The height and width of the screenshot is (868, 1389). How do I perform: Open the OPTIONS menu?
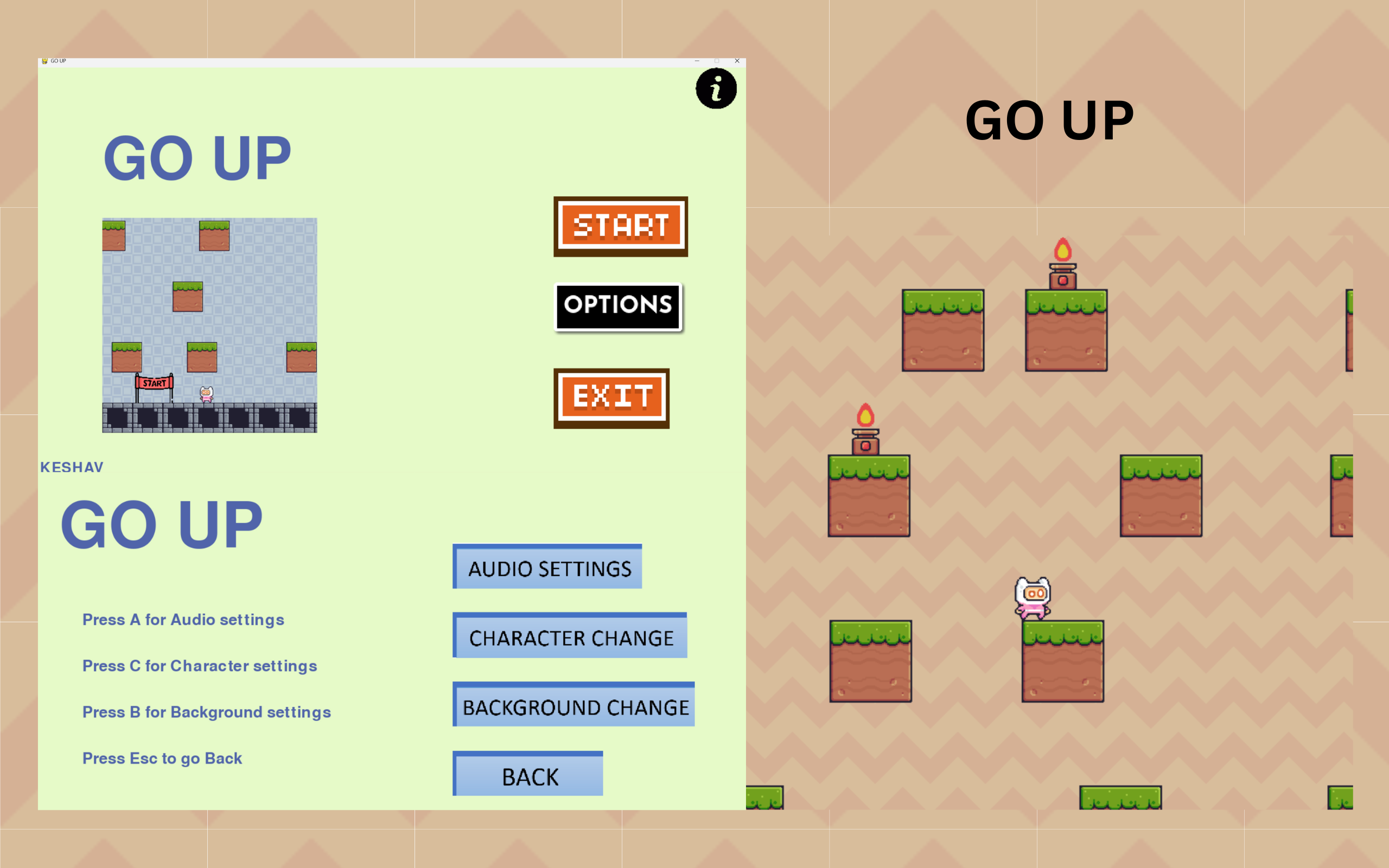(x=618, y=306)
